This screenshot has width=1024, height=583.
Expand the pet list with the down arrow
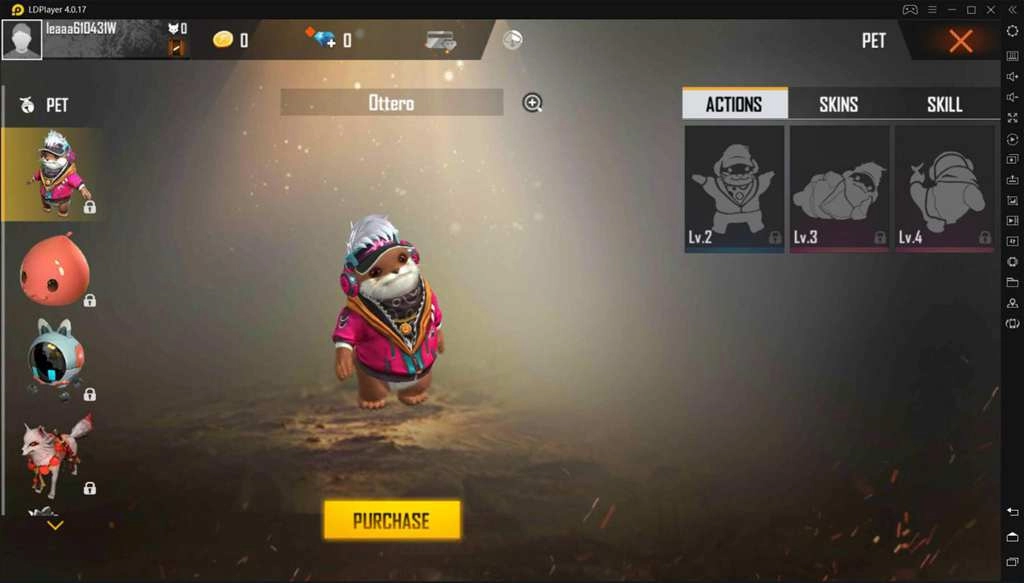55,525
